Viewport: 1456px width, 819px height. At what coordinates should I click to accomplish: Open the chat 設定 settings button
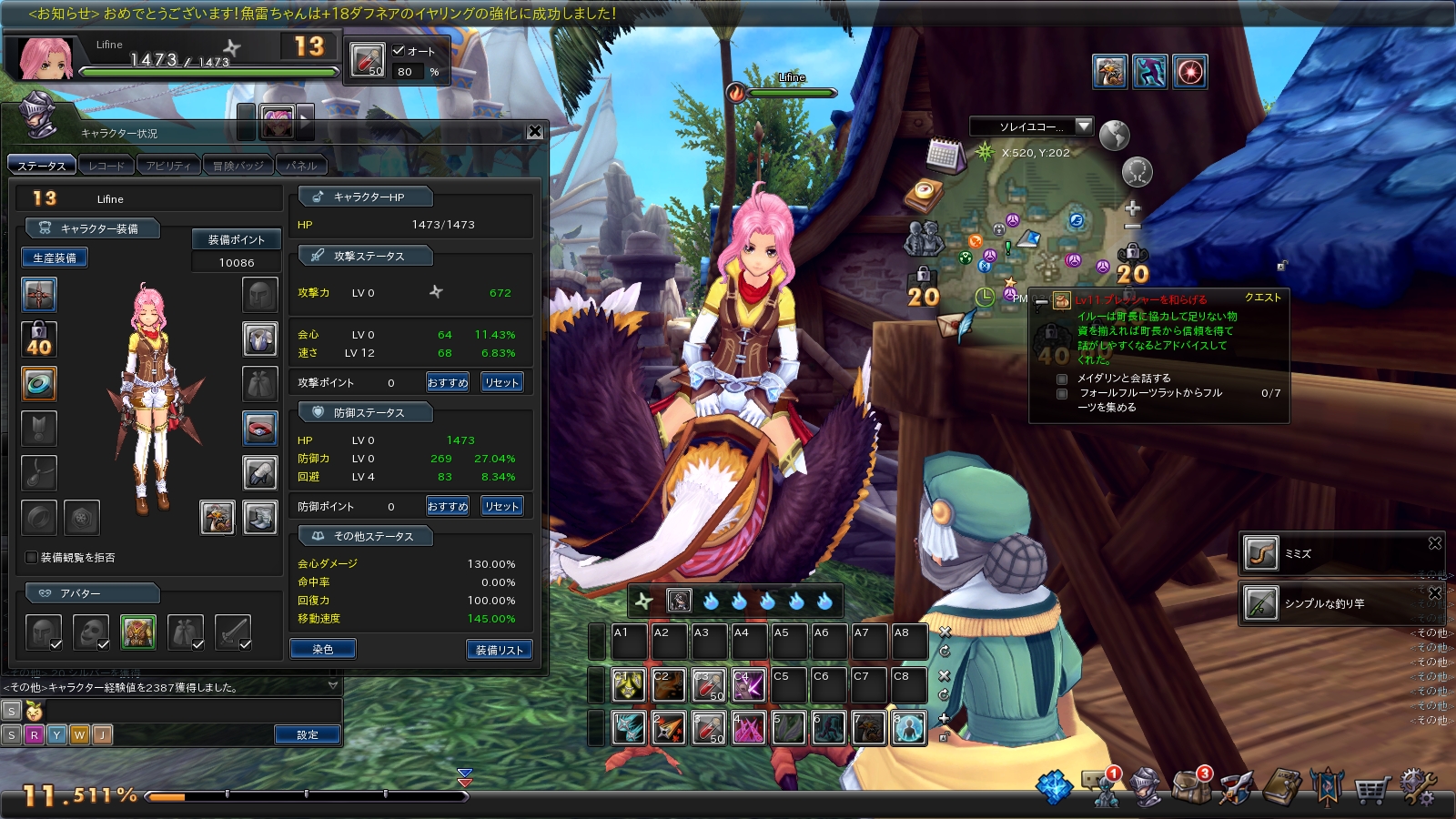pos(308,735)
